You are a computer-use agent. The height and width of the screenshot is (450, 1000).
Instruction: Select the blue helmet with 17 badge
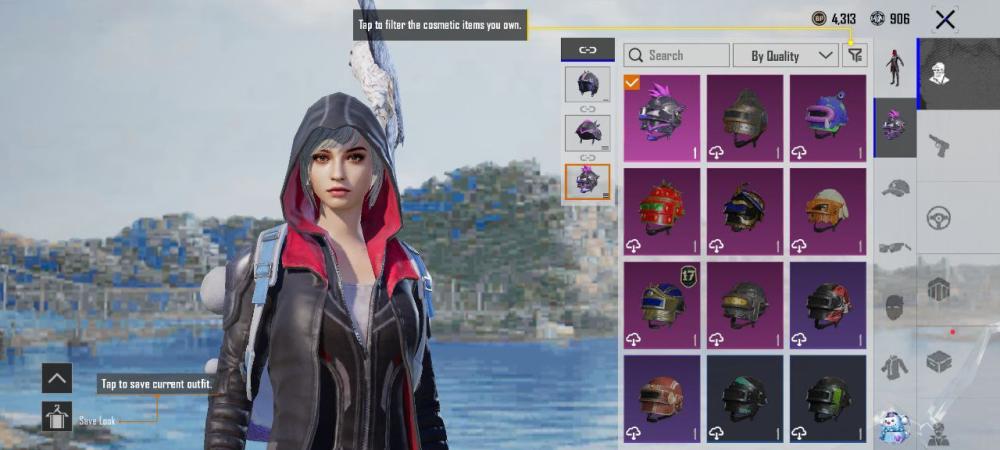[661, 304]
